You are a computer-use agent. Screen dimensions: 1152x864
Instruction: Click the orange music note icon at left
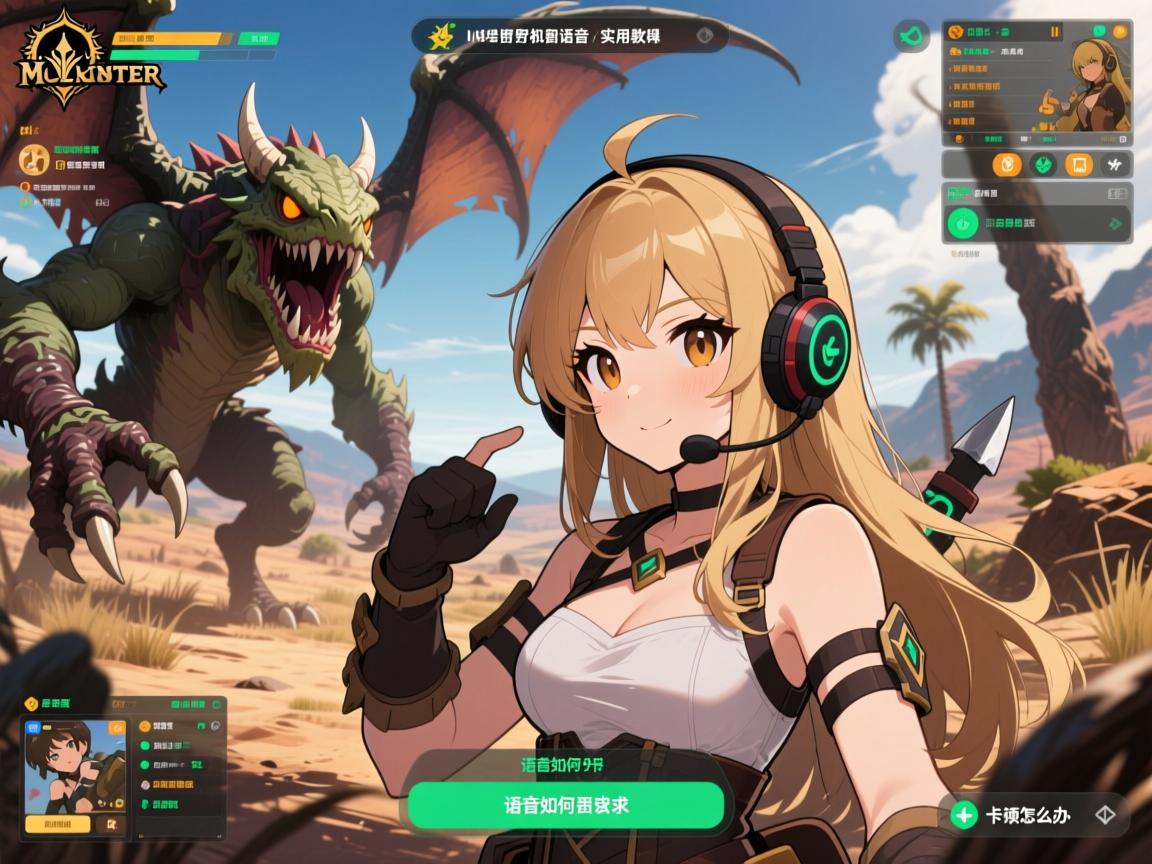(35, 158)
